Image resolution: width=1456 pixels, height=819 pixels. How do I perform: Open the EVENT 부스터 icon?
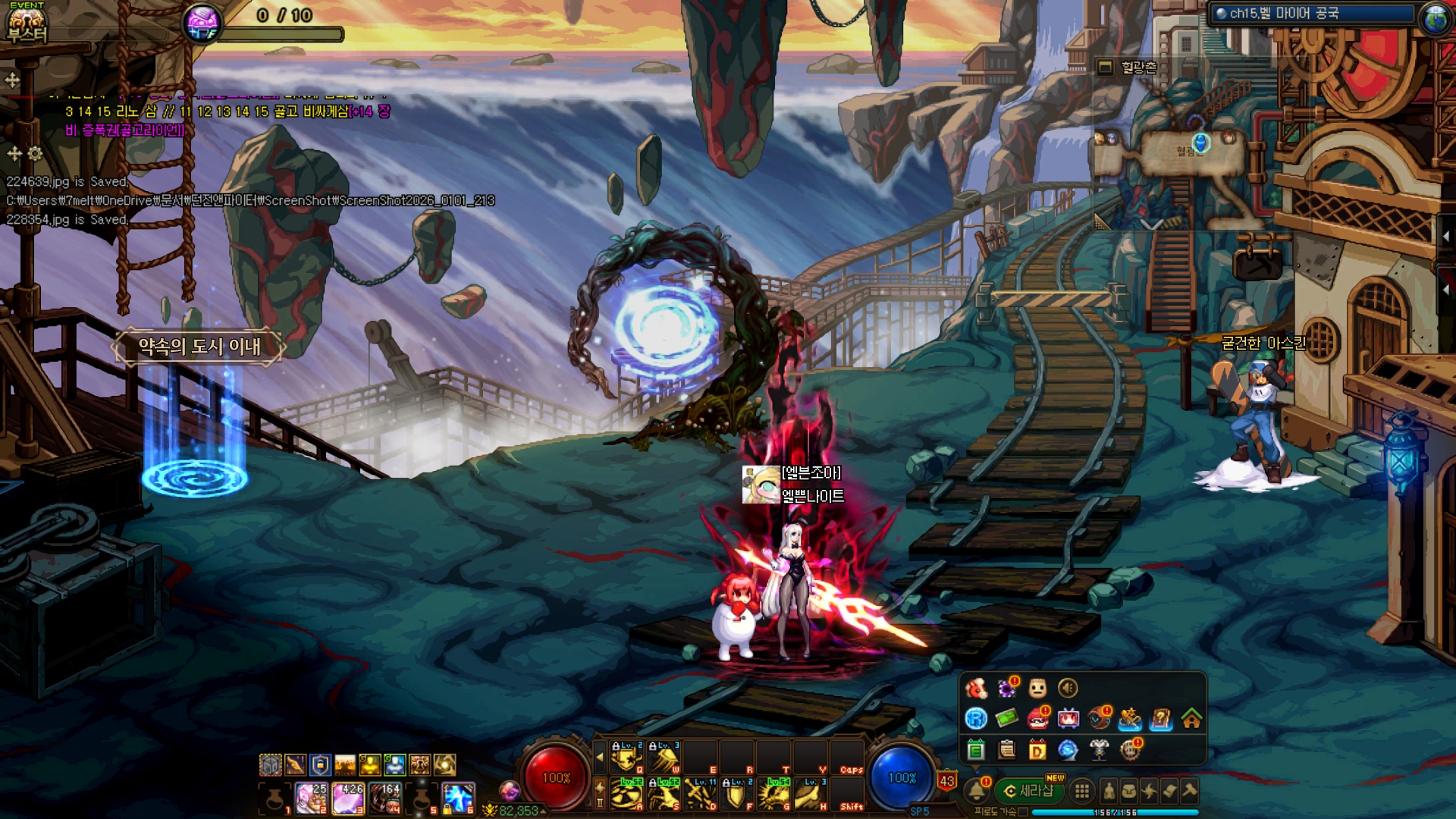click(27, 23)
